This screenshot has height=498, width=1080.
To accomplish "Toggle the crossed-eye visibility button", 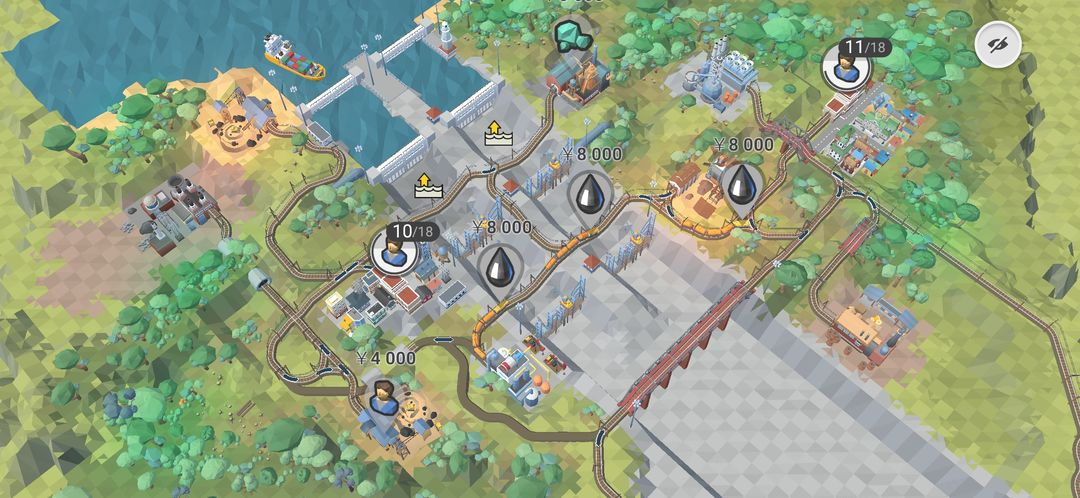I will (998, 45).
